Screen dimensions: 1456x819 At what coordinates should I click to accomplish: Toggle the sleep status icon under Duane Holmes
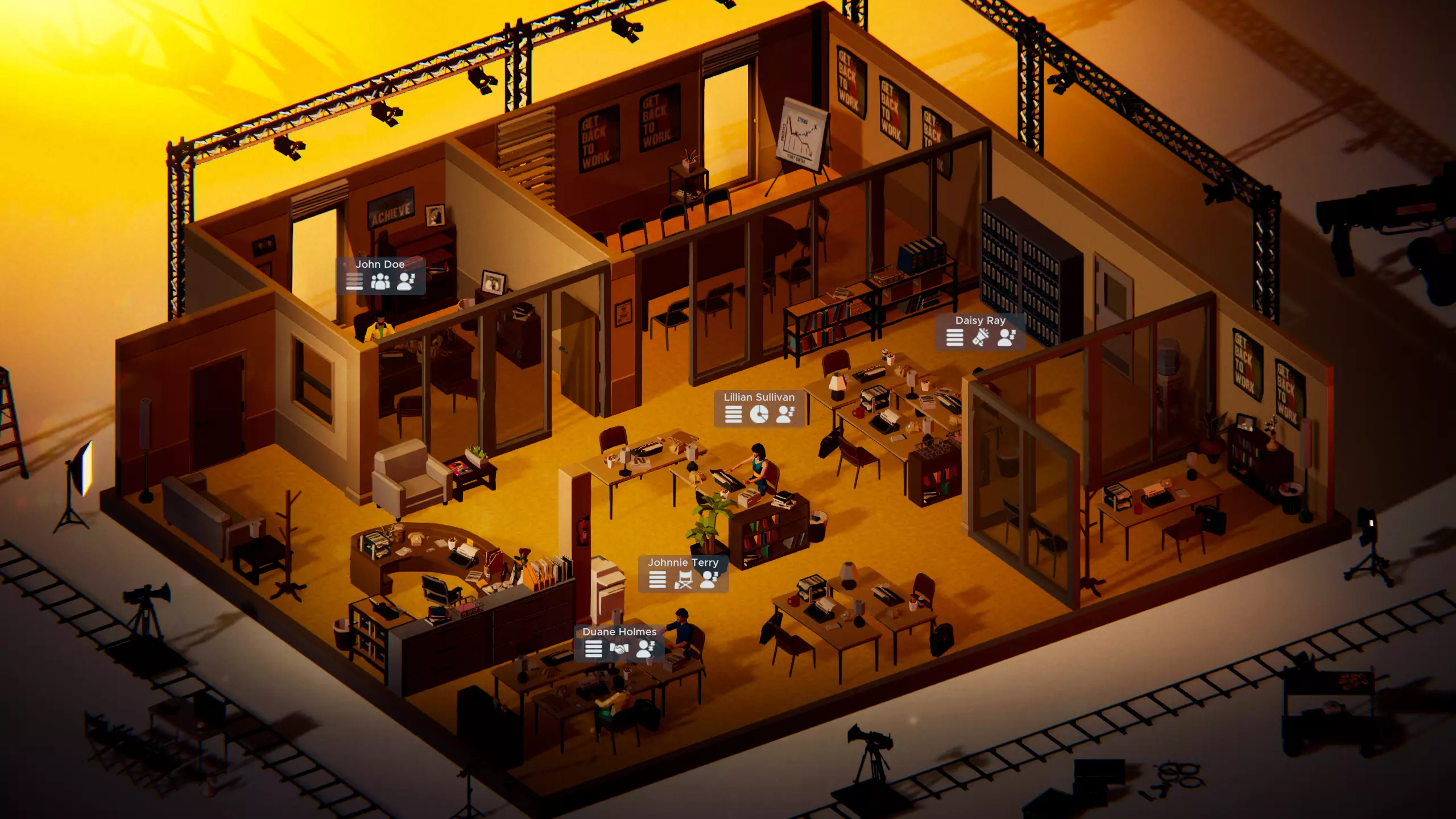(x=644, y=649)
